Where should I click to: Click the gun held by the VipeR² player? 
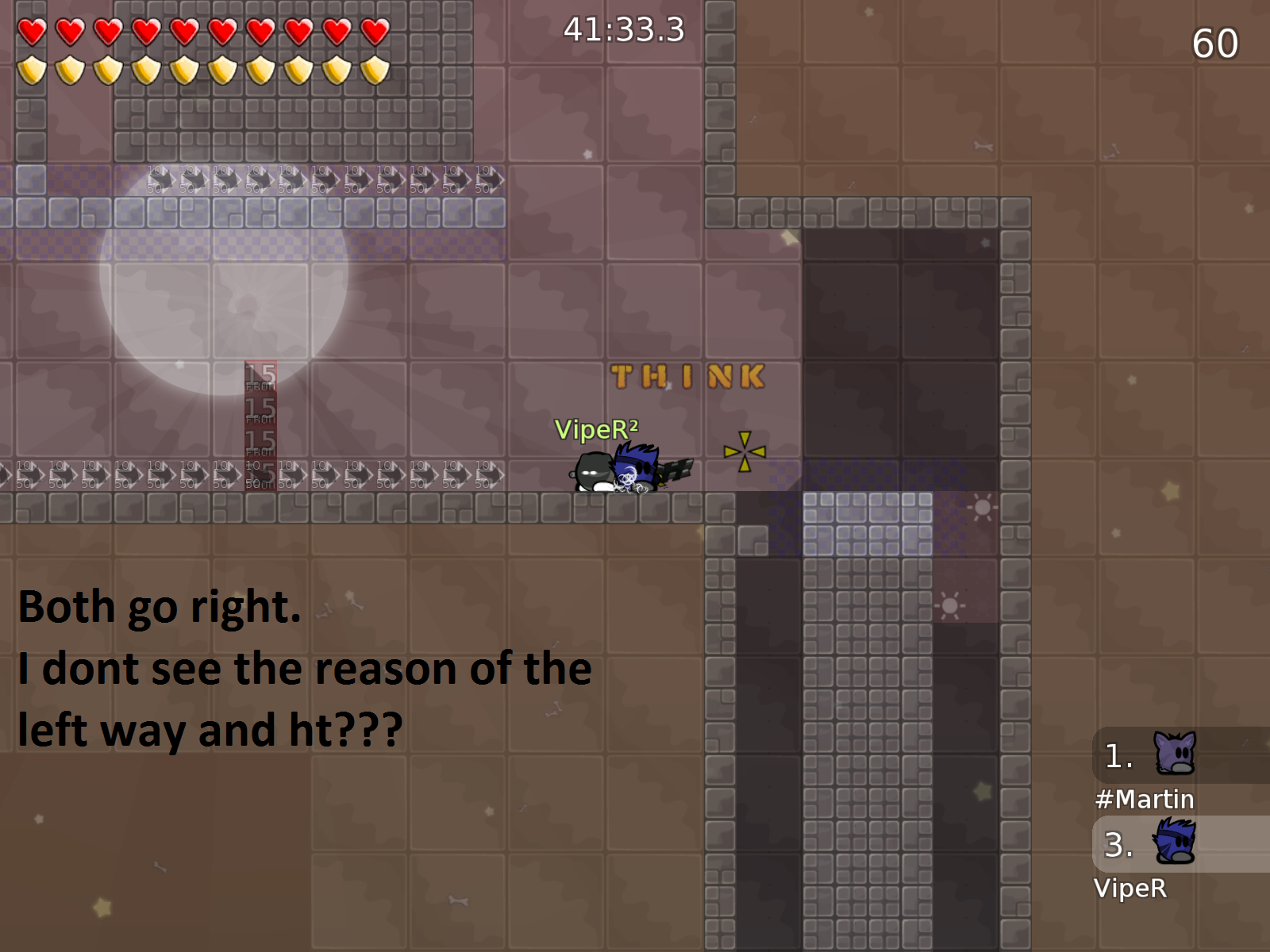point(676,468)
